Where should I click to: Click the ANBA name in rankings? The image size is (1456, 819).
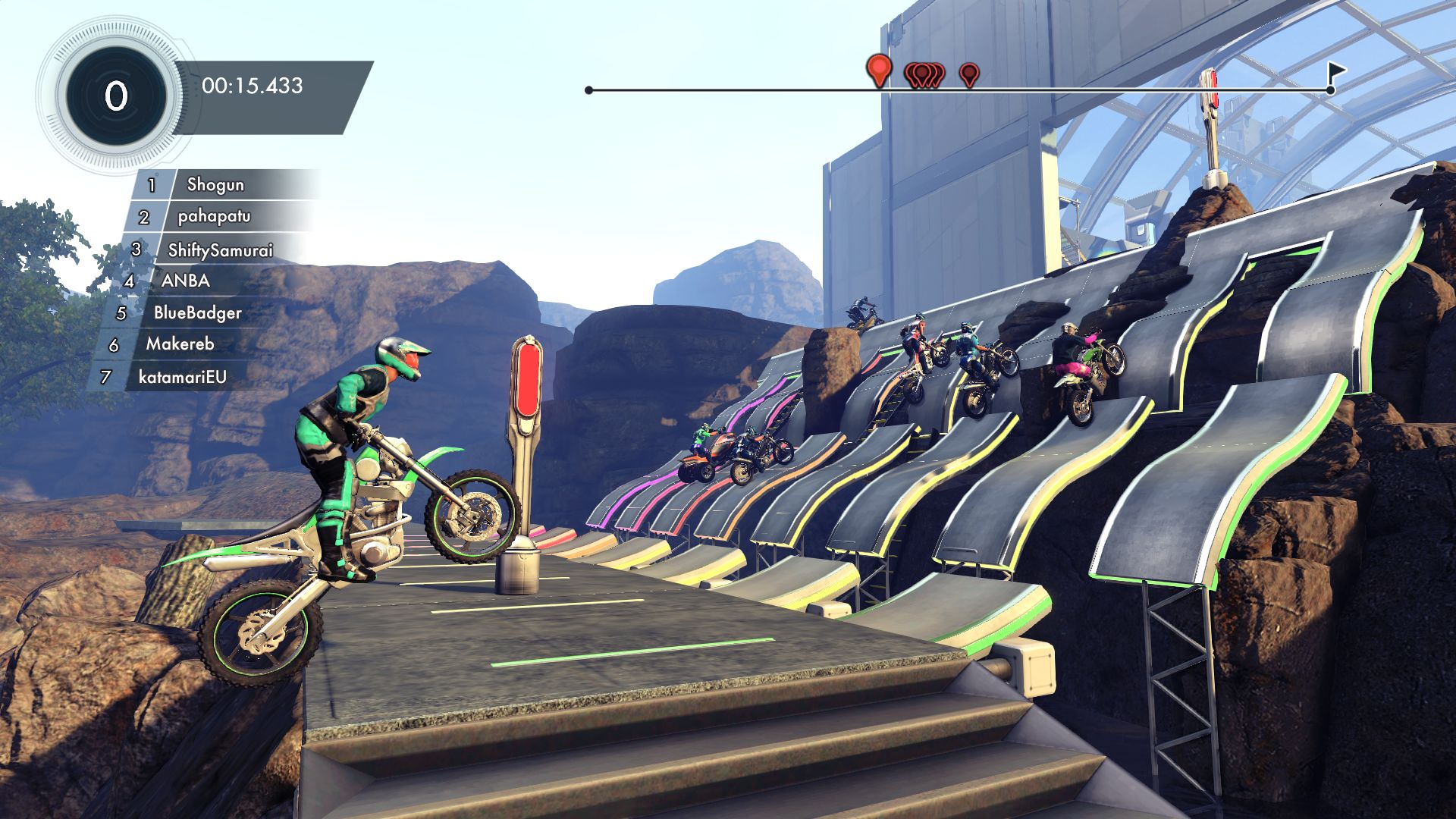186,281
